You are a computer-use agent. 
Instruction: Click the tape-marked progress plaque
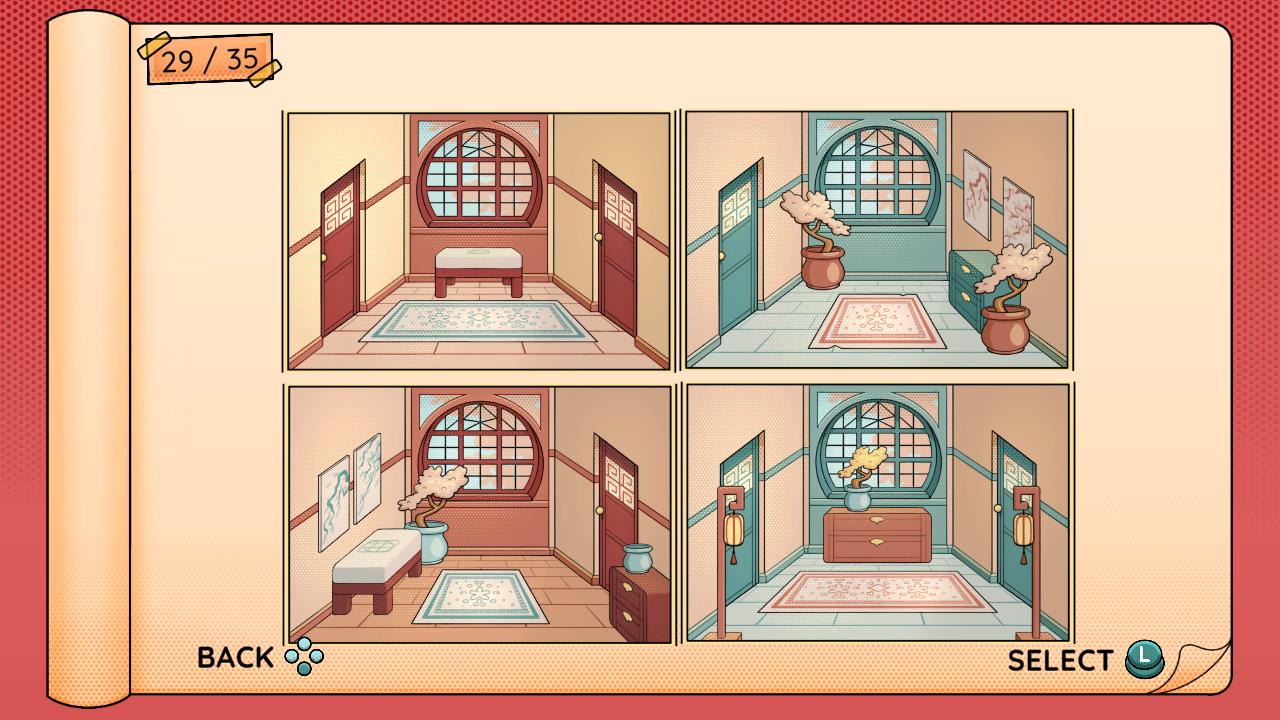click(x=208, y=58)
